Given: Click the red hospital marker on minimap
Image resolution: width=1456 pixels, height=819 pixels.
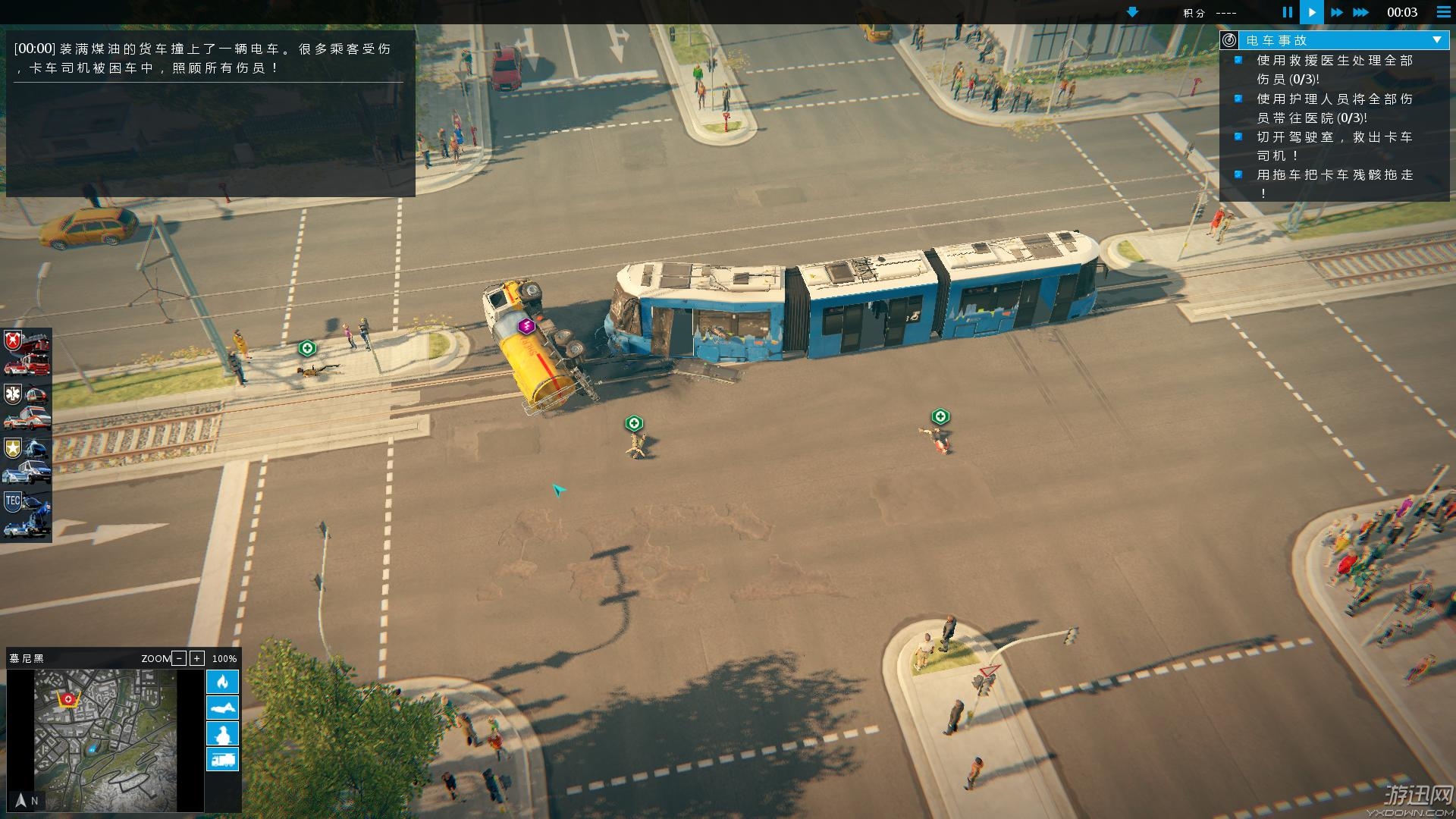Looking at the screenshot, I should pos(69,698).
